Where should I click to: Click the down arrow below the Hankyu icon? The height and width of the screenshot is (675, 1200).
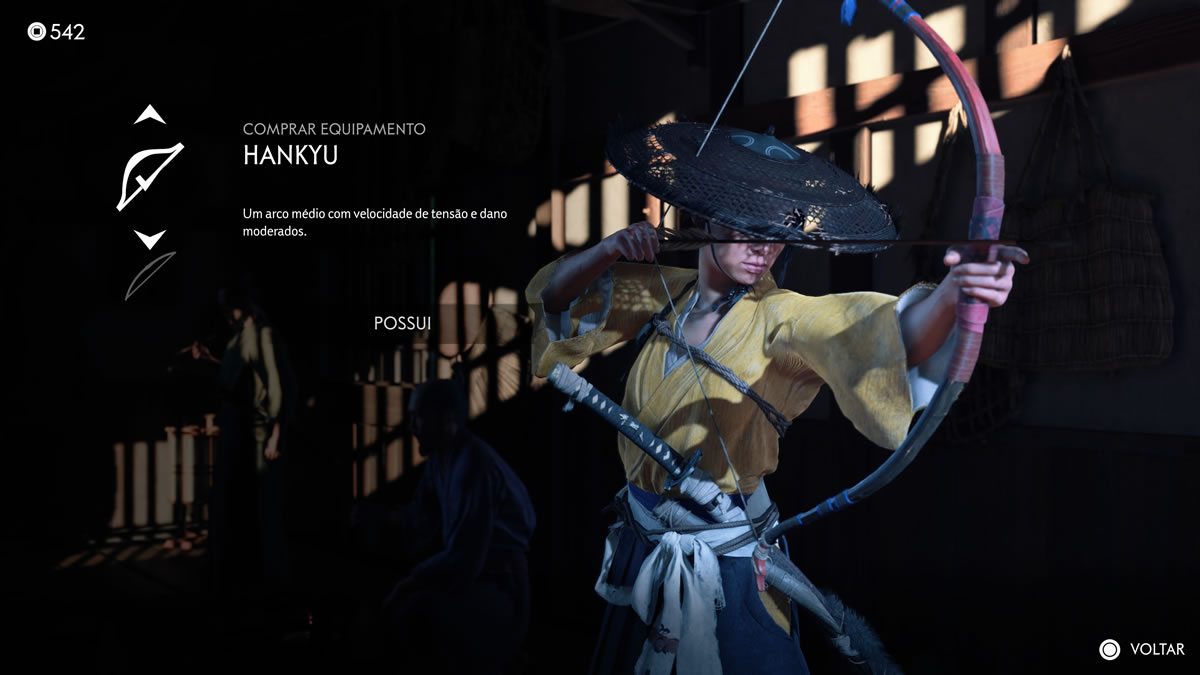pyautogui.click(x=150, y=239)
